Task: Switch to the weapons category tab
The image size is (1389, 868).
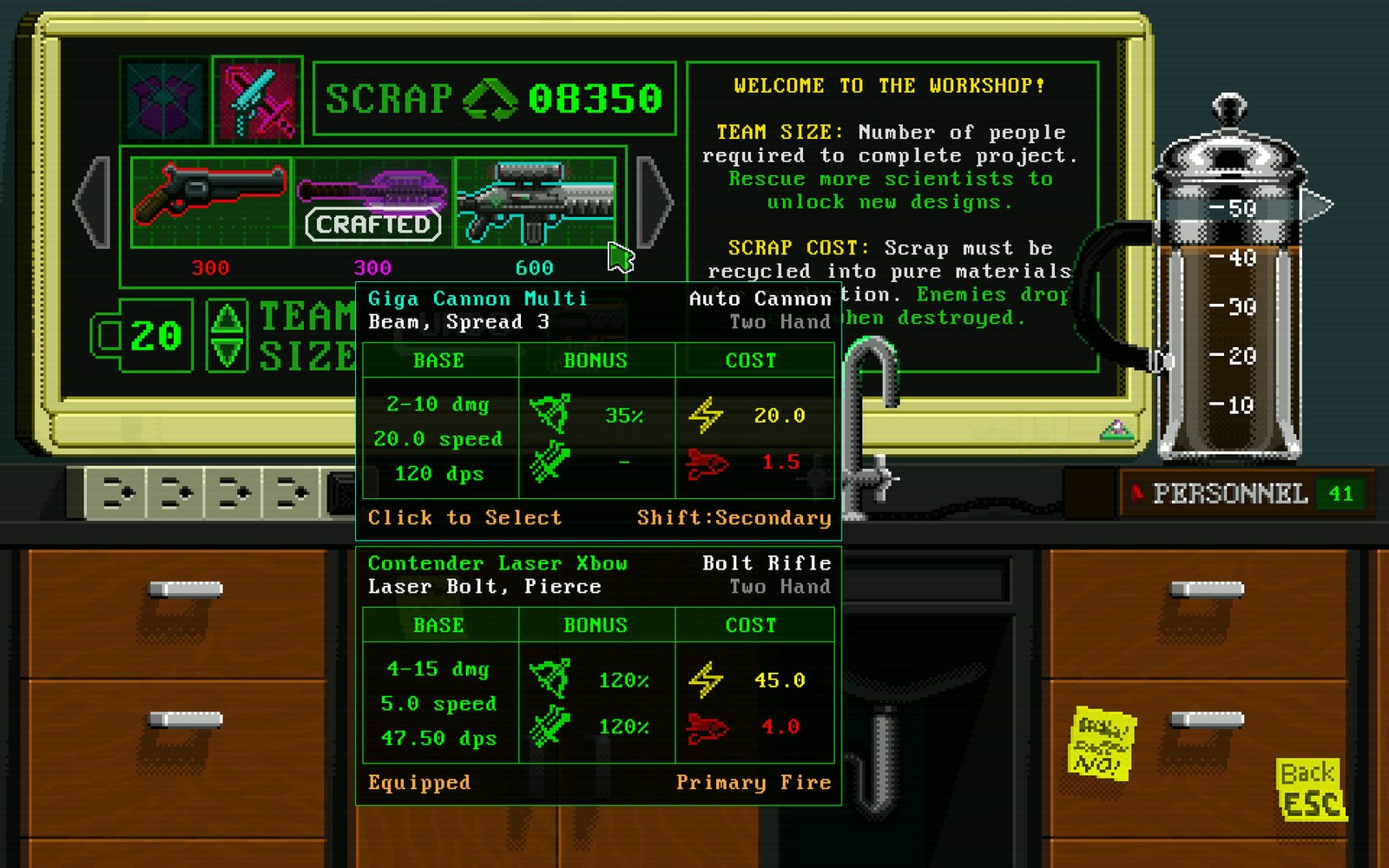Action: pyautogui.click(x=258, y=101)
